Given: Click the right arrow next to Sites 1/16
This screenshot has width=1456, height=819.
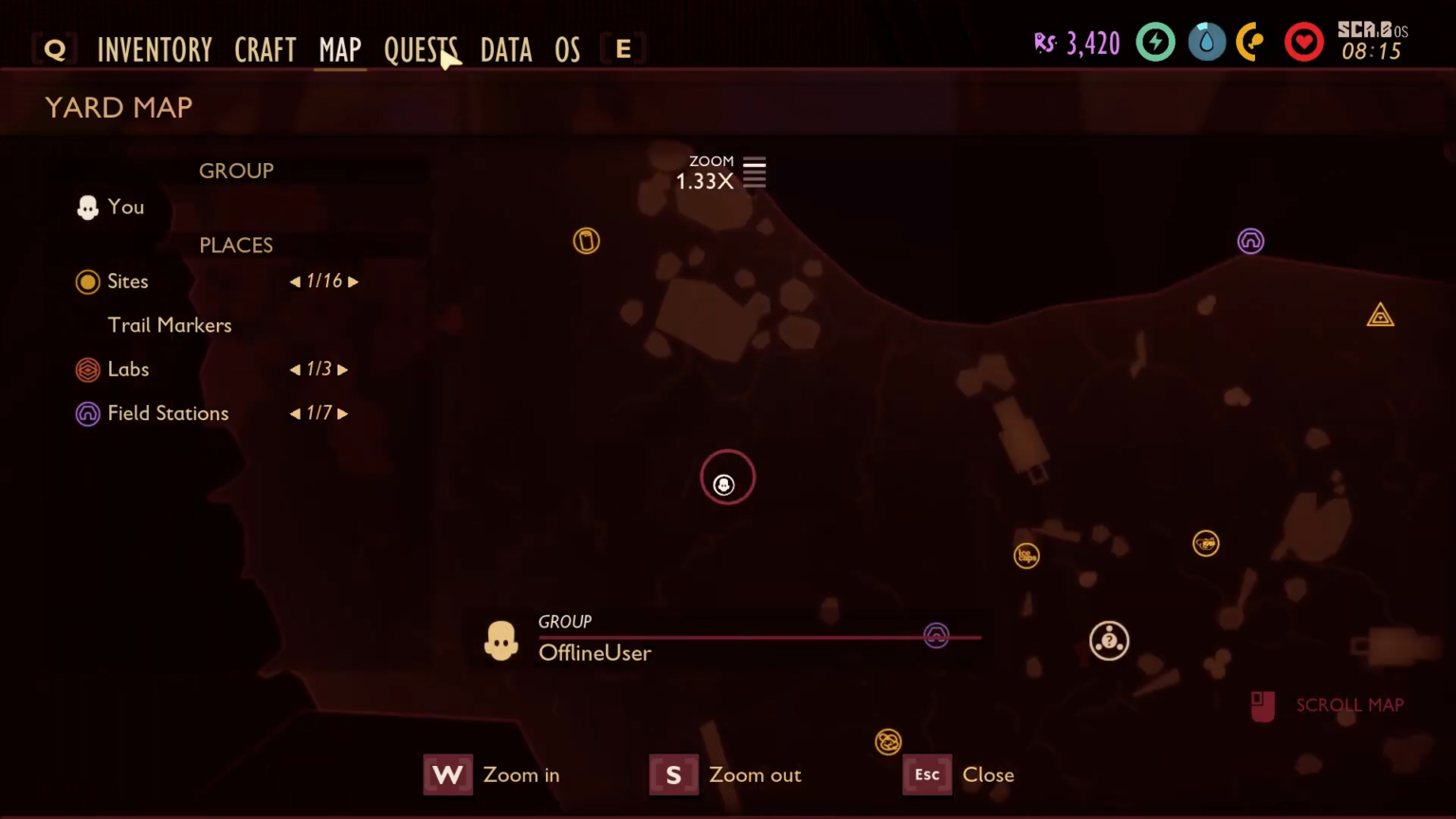Looking at the screenshot, I should click(354, 281).
